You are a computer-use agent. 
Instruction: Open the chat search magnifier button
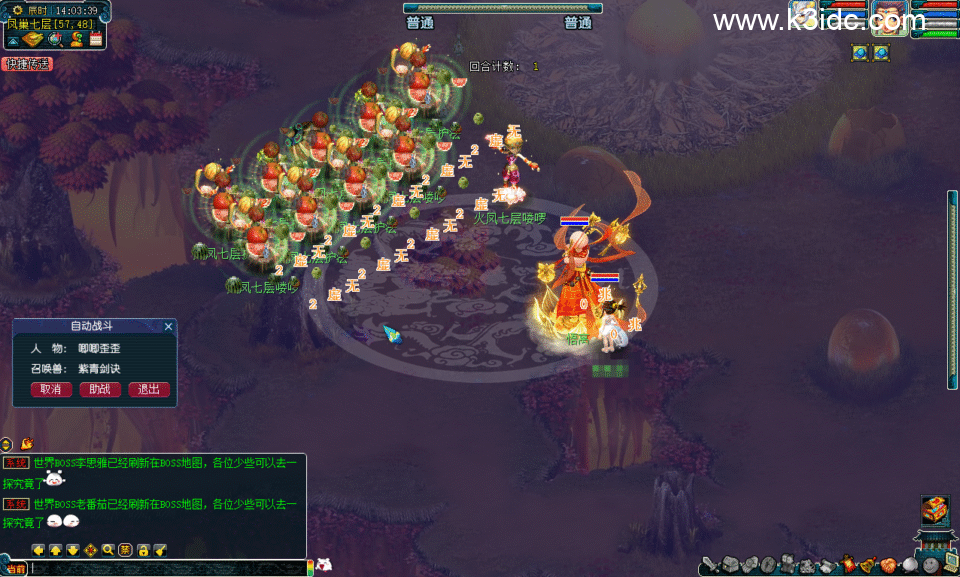(x=108, y=549)
